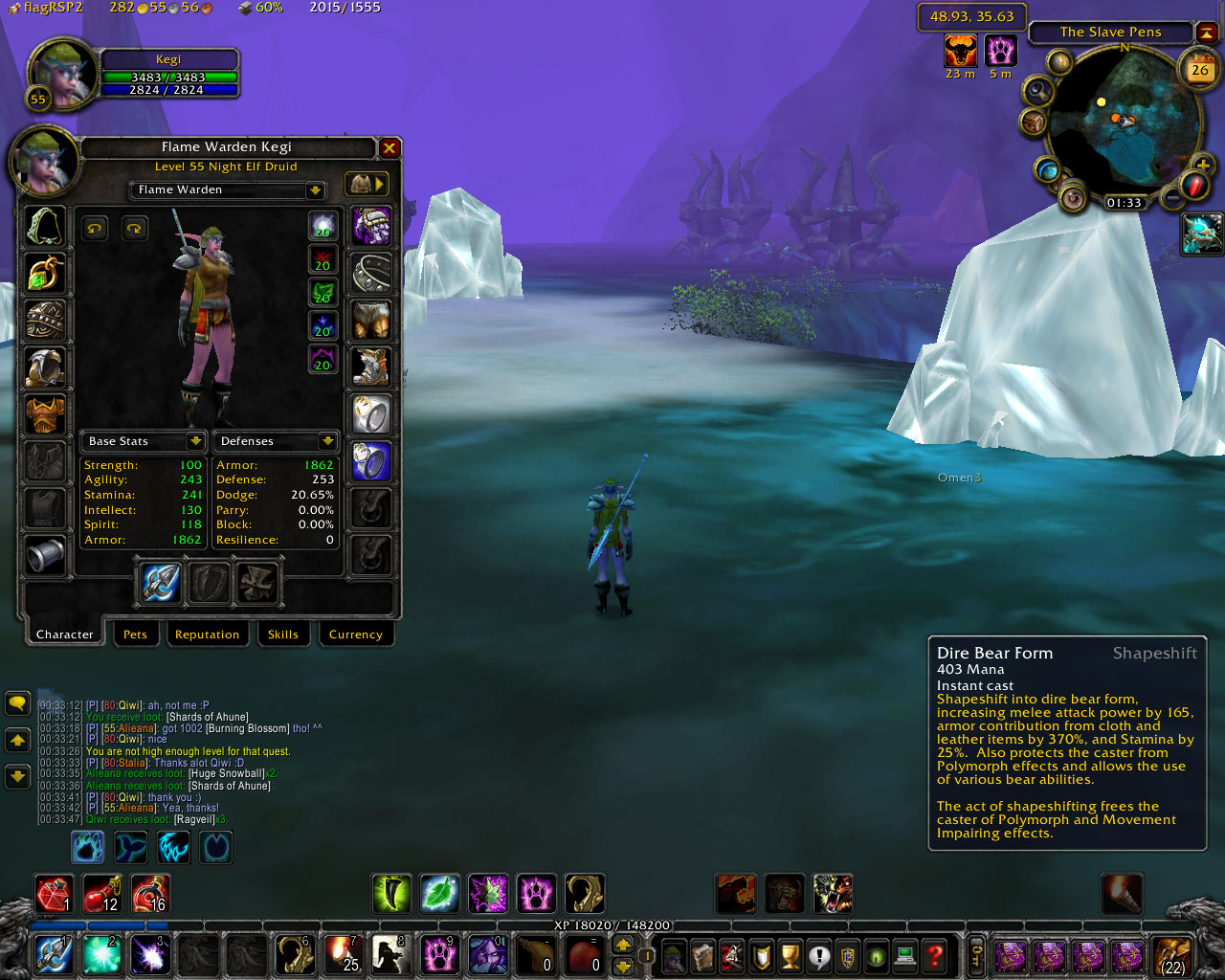This screenshot has height=980, width=1225.
Task: Activate the green leaf ability
Action: point(439,894)
